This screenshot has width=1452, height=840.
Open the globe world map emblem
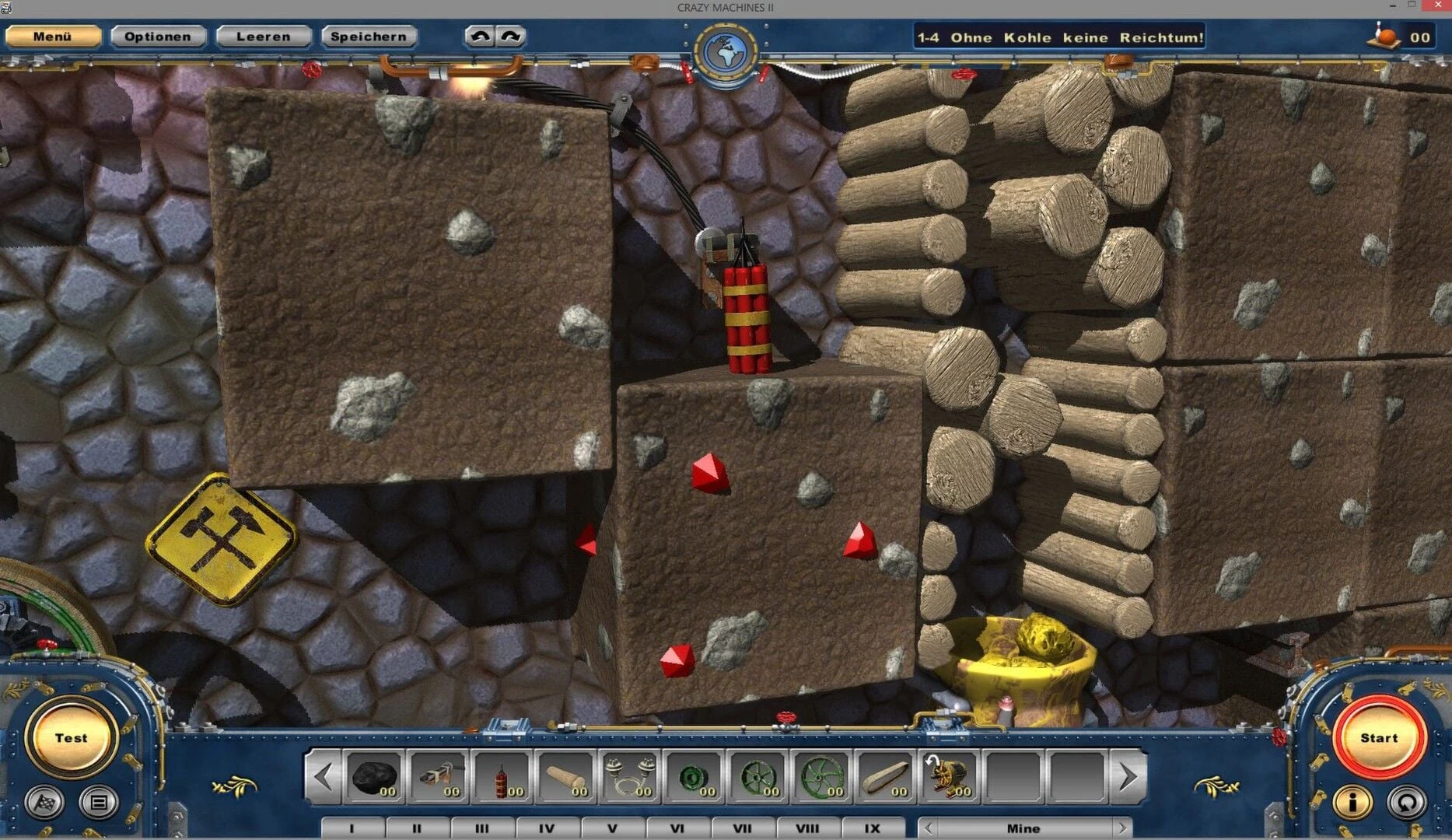point(725,52)
